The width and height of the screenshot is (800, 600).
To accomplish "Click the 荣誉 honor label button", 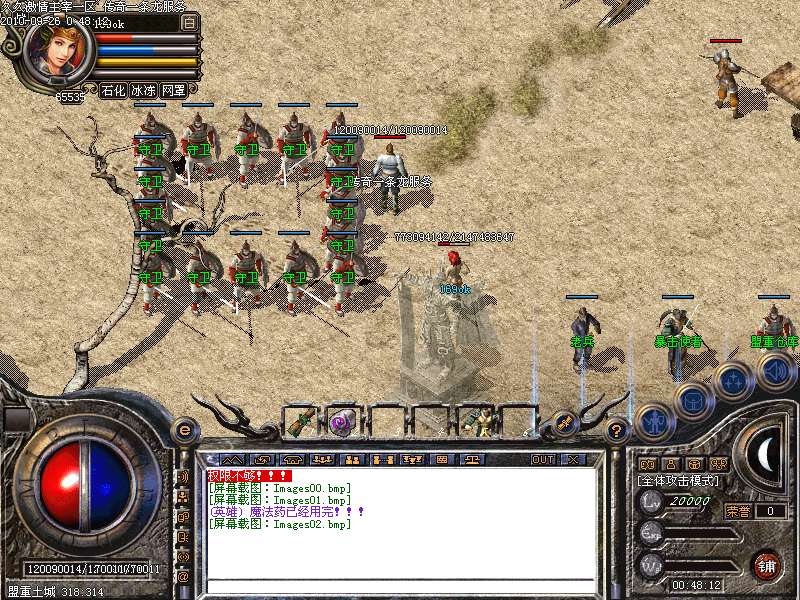I will 738,511.
